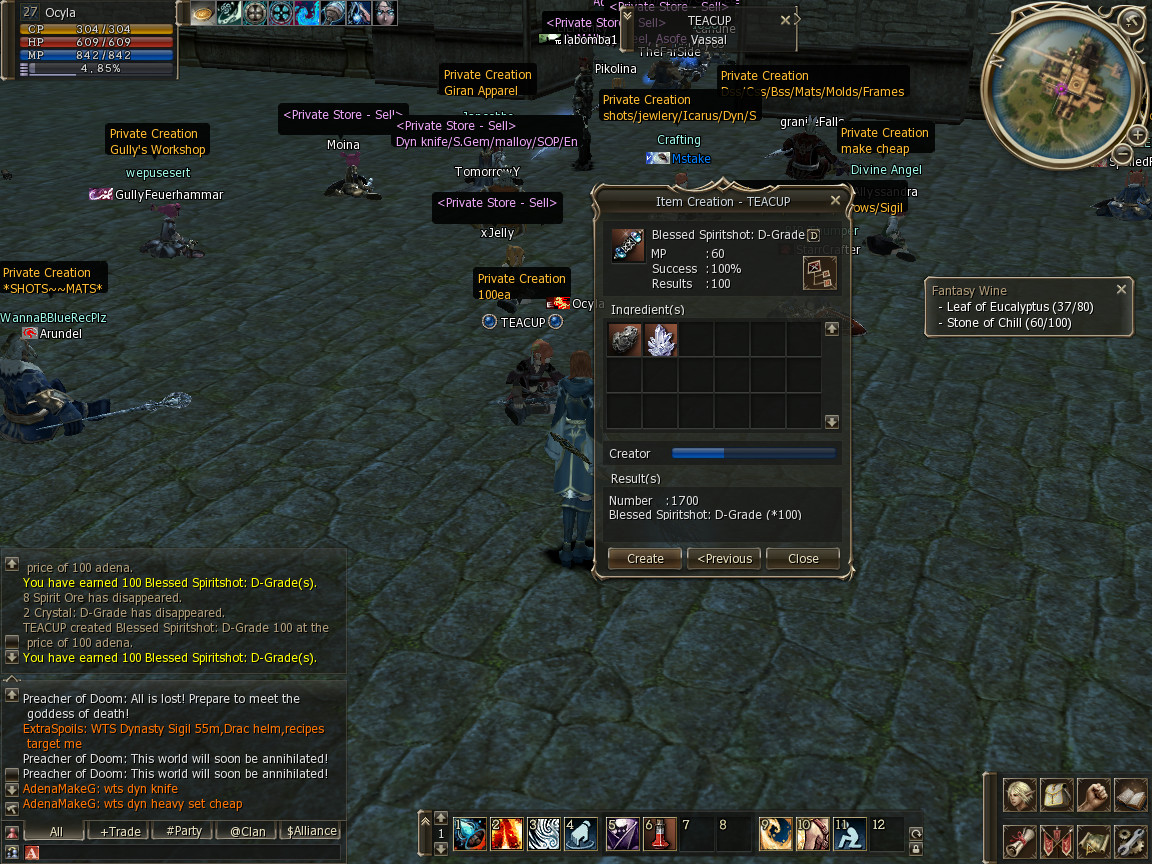Show the @Clan chat tab
This screenshot has height=864, width=1152.
coord(248,831)
